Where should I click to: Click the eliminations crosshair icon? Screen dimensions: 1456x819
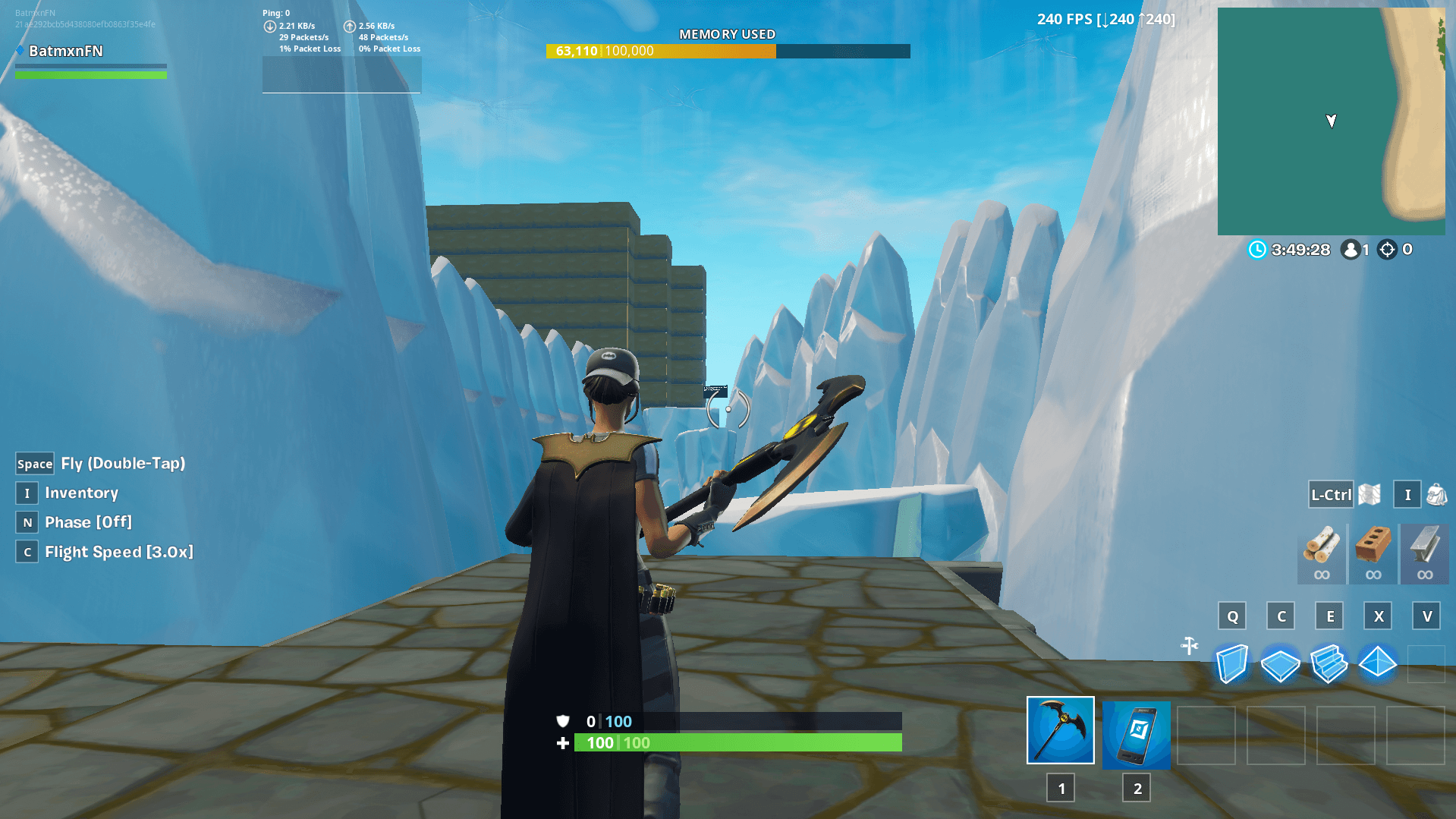coord(1387,250)
